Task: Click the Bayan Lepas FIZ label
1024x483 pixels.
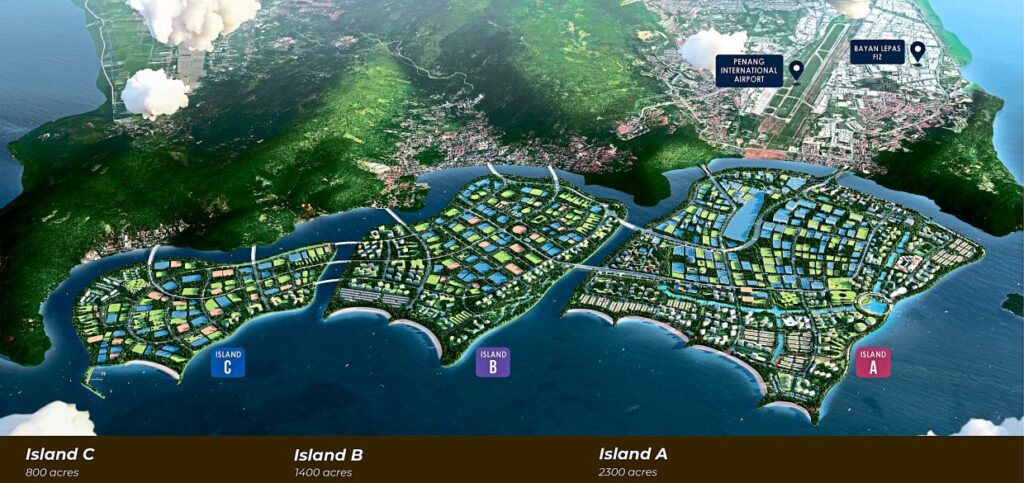Action: coord(877,52)
